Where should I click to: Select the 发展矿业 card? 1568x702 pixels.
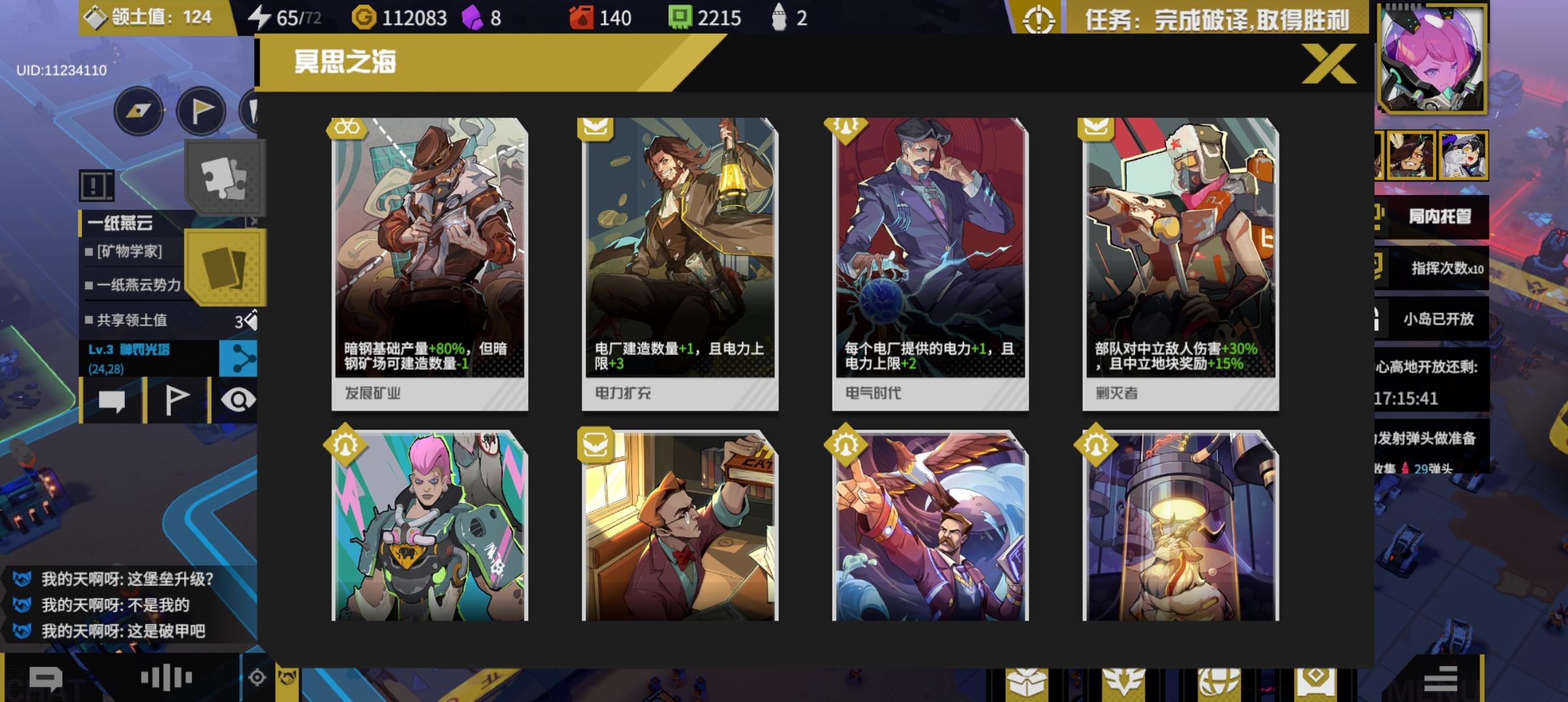coord(429,260)
